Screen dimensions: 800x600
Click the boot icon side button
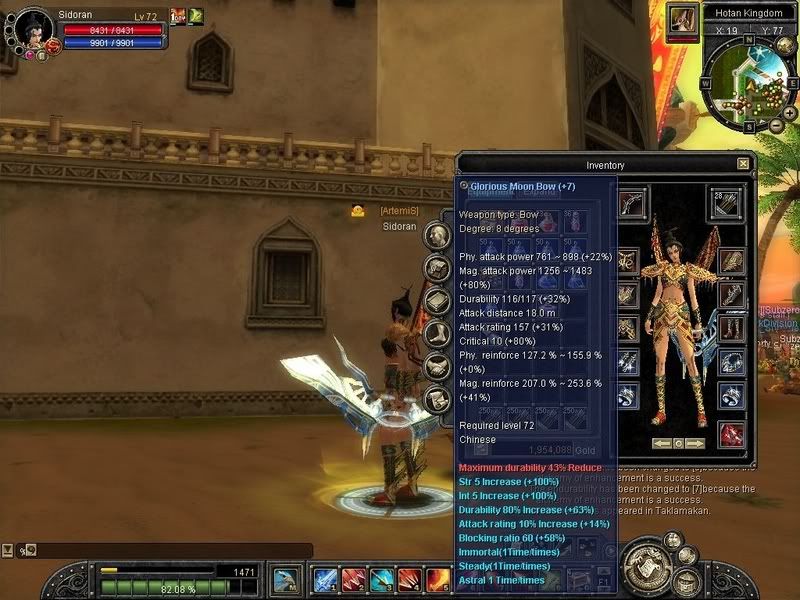click(x=436, y=334)
